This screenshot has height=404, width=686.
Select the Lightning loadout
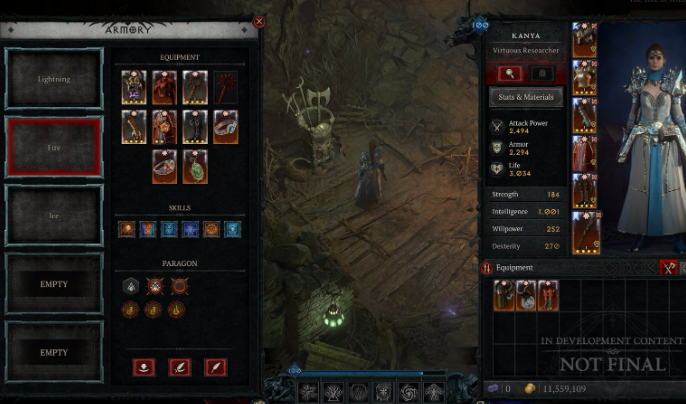55,78
